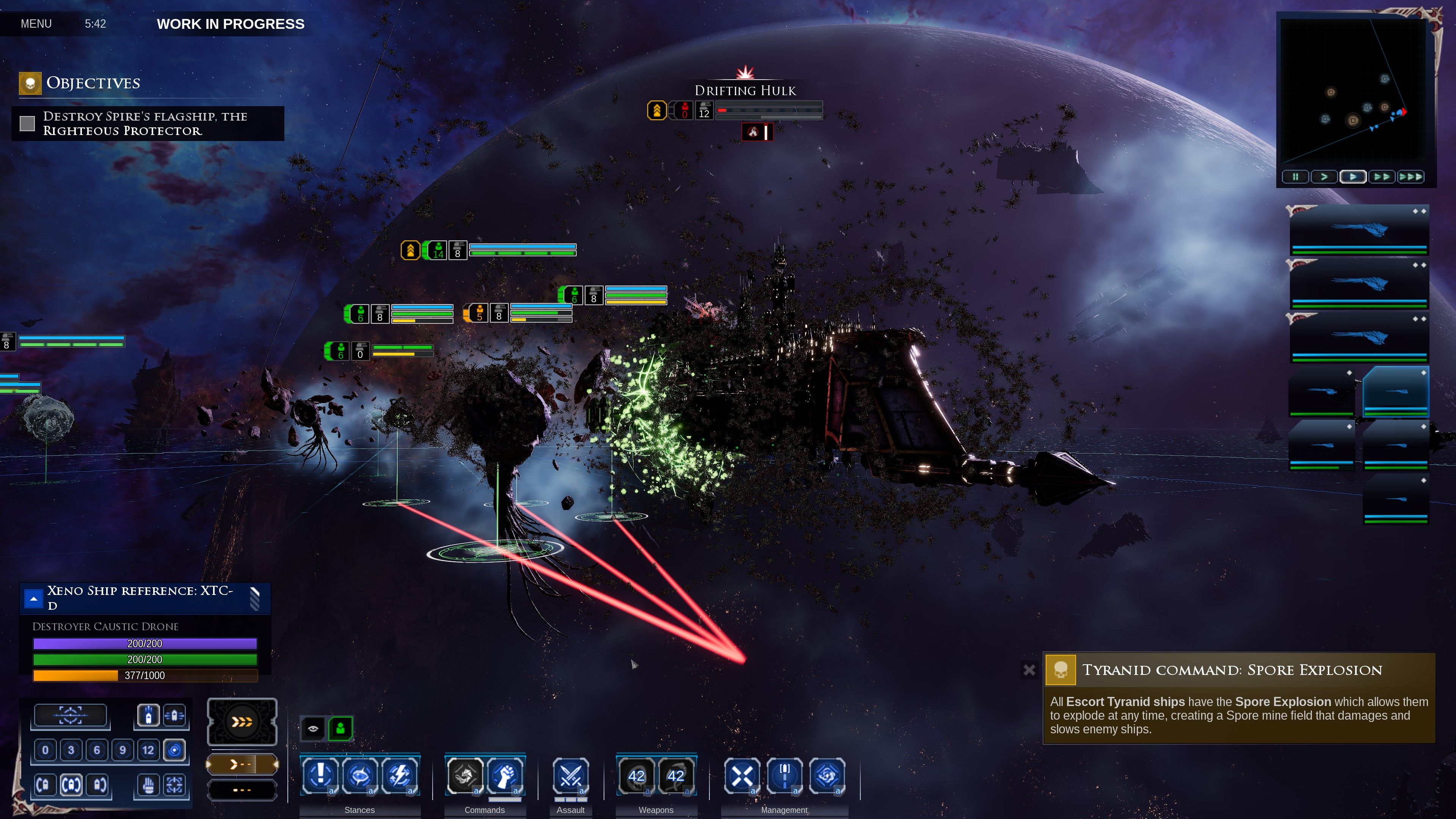1456x819 pixels.
Task: Use the raised fist command
Action: pyautogui.click(x=505, y=775)
